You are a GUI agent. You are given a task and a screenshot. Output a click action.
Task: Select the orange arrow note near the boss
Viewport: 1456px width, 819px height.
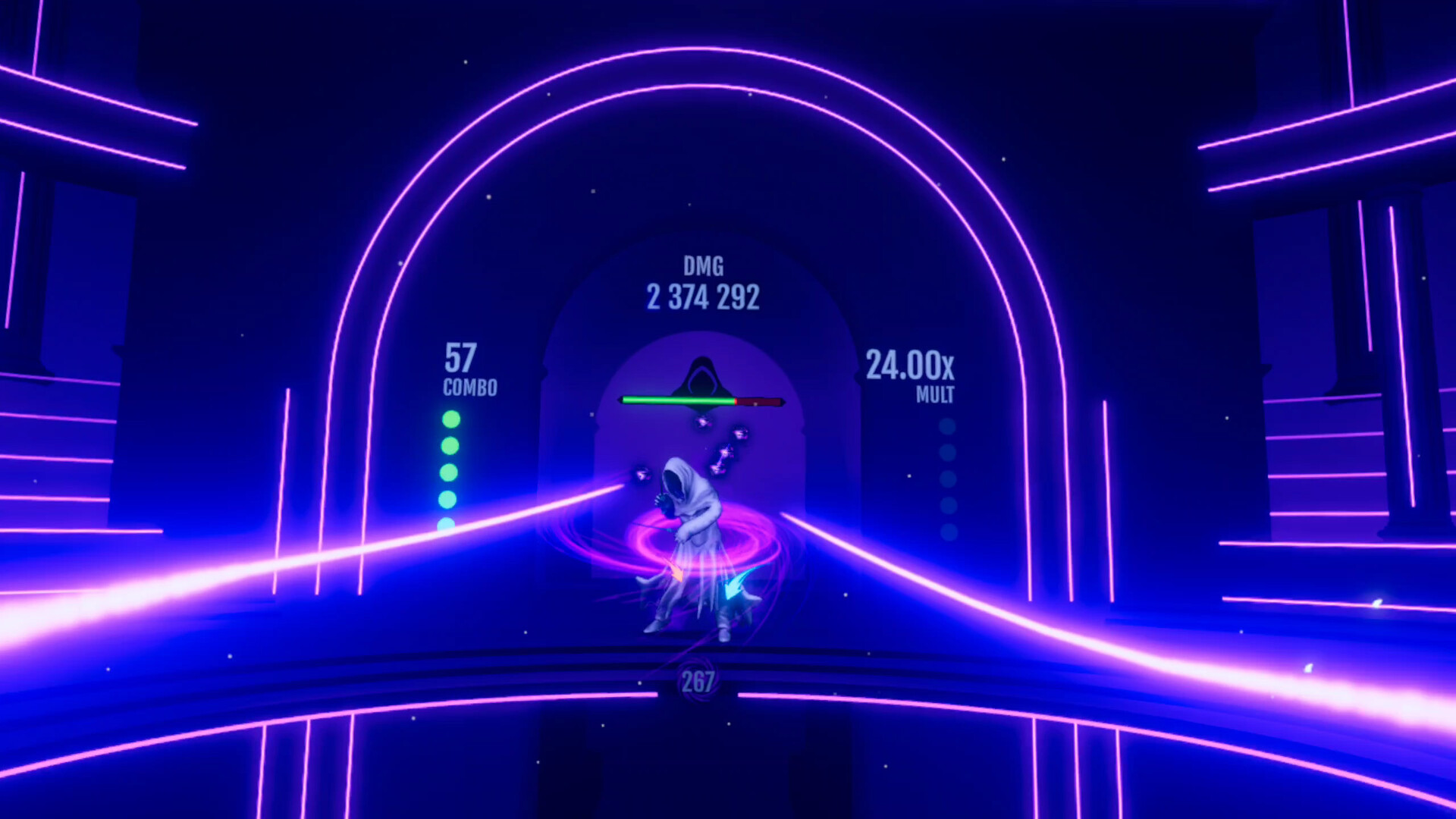(x=676, y=574)
